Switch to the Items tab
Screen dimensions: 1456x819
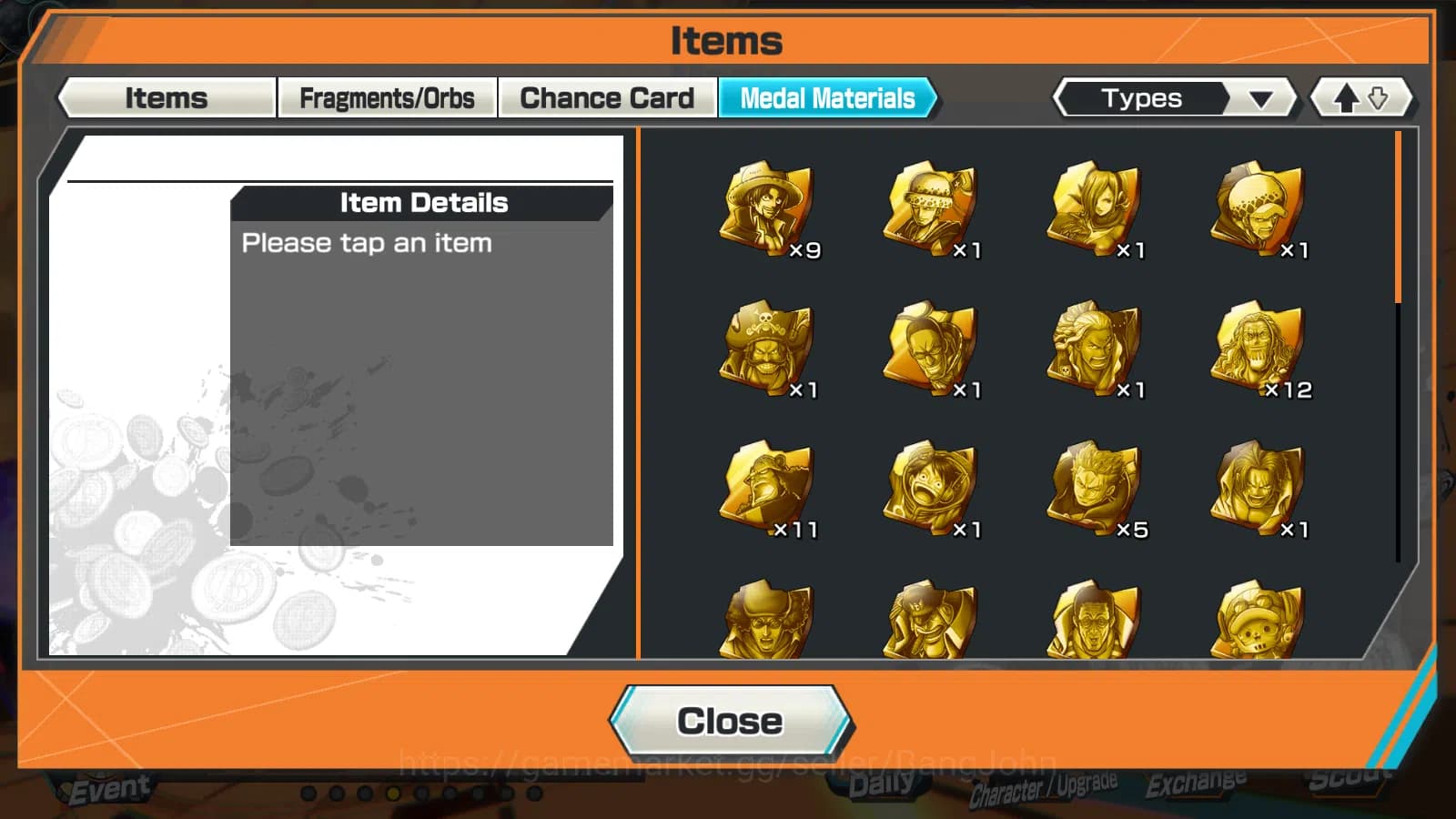coord(166,97)
